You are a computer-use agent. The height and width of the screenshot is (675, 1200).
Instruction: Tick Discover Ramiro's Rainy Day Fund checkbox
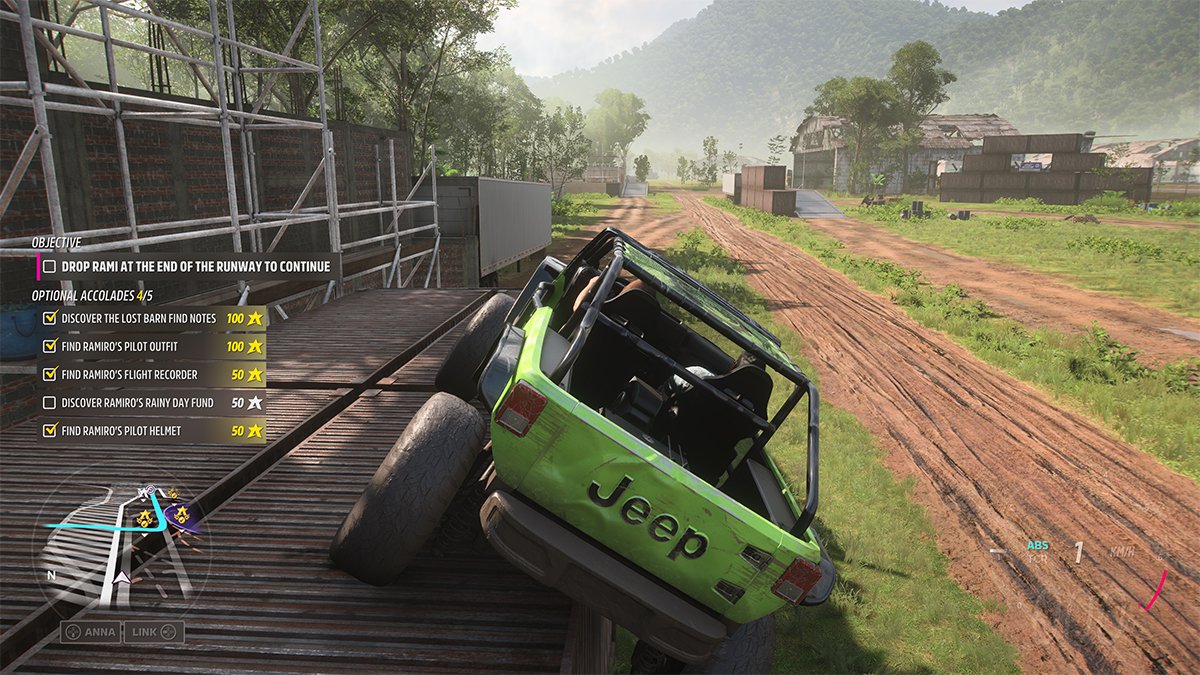49,403
